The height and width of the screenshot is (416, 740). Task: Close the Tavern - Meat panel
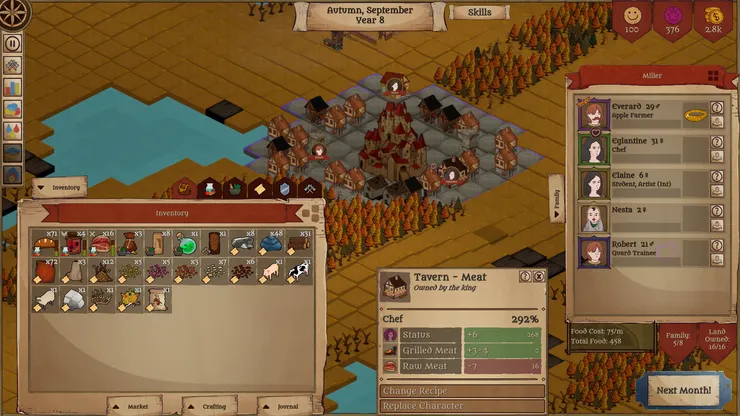tap(539, 277)
